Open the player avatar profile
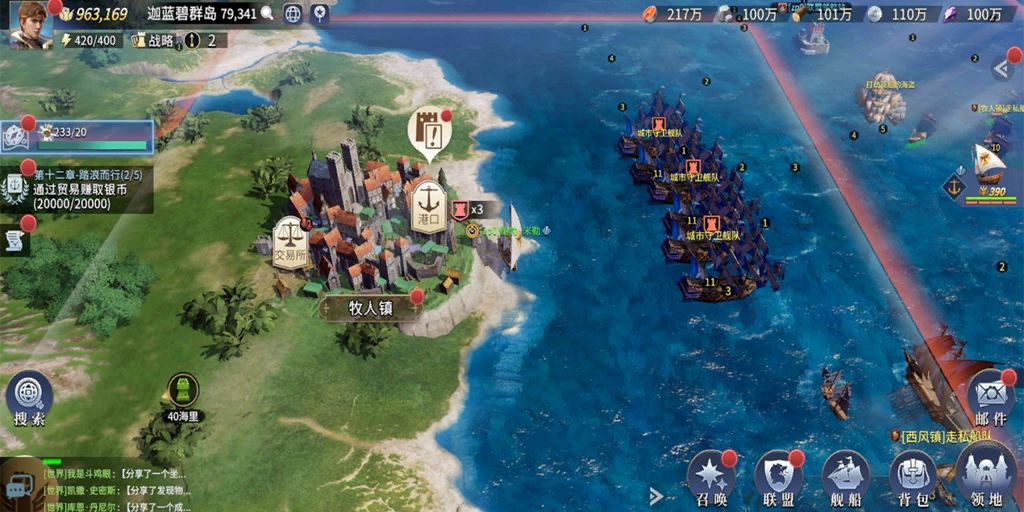The width and height of the screenshot is (1024, 512). (30, 23)
